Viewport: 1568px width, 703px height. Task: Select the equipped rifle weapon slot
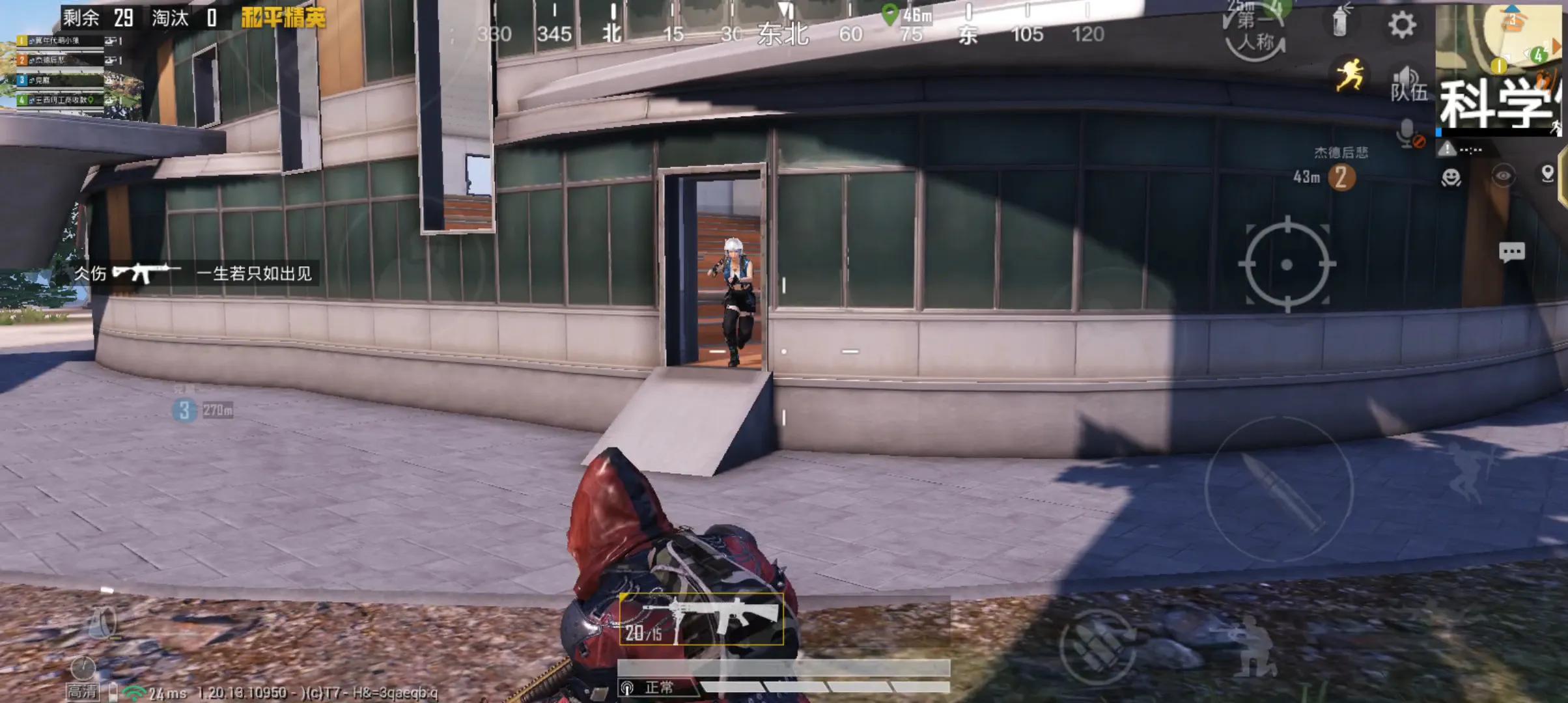pyautogui.click(x=701, y=619)
